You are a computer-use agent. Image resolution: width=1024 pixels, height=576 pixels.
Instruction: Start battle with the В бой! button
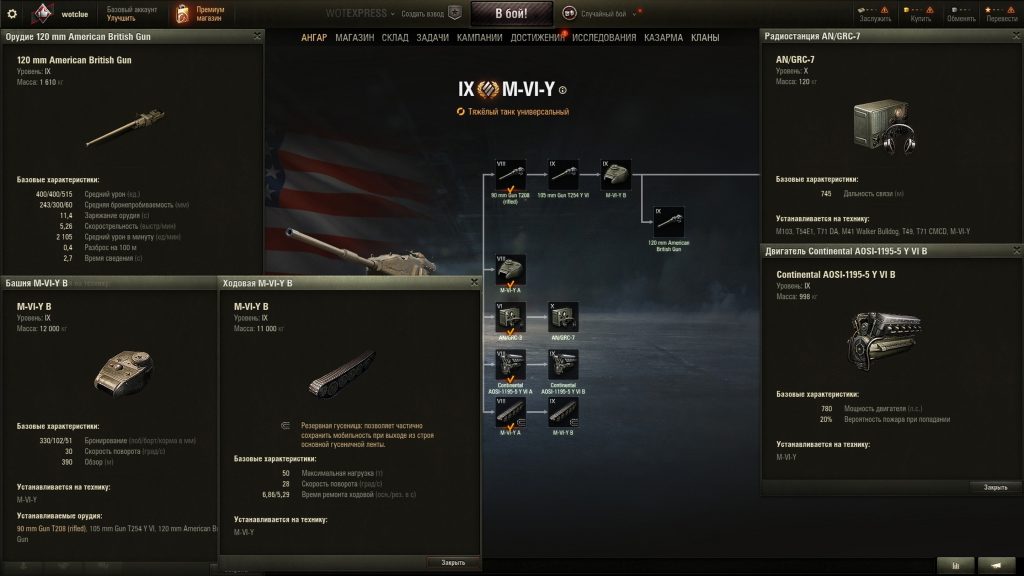tap(510, 13)
